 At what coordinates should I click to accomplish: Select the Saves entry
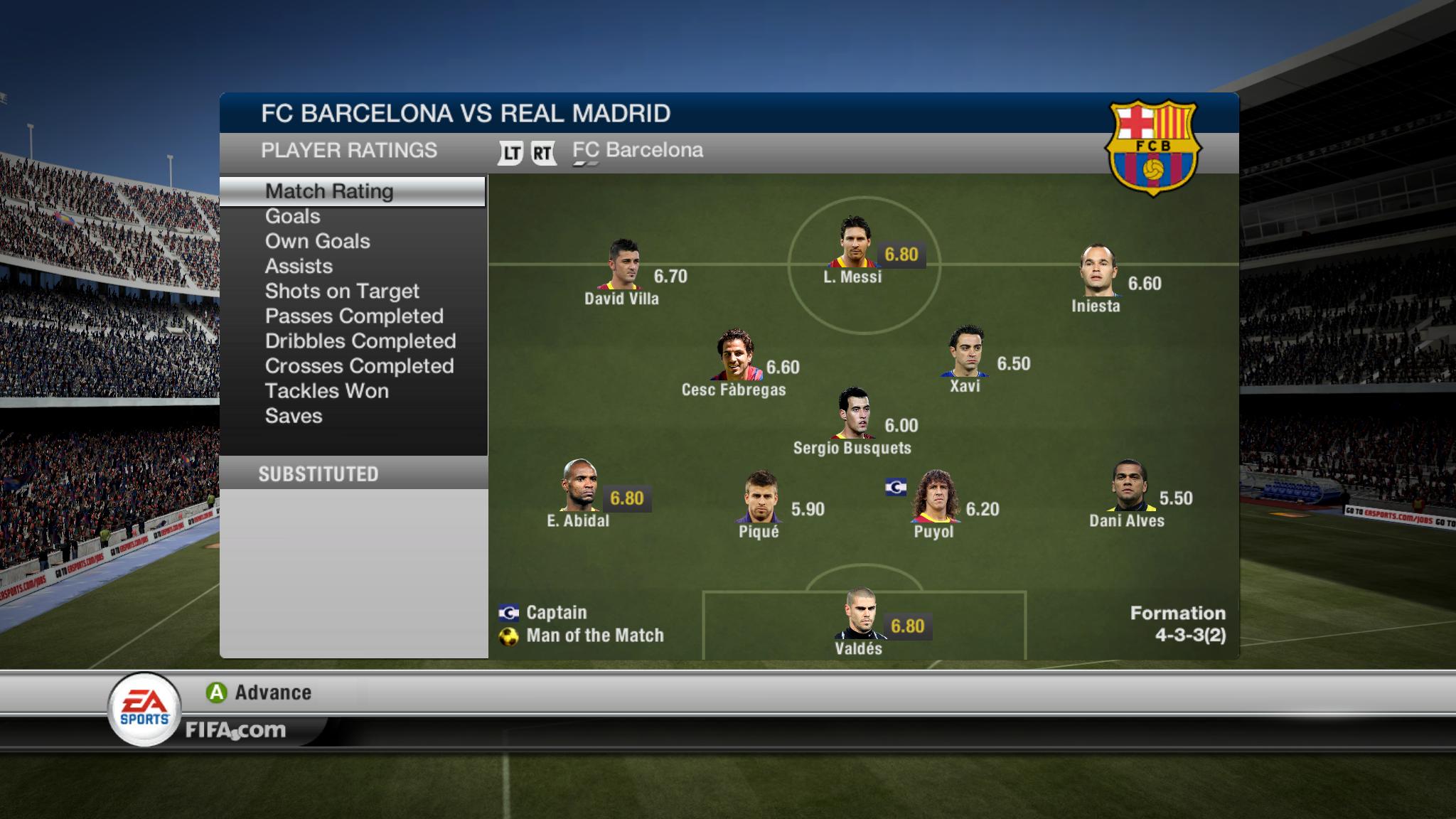[x=294, y=415]
